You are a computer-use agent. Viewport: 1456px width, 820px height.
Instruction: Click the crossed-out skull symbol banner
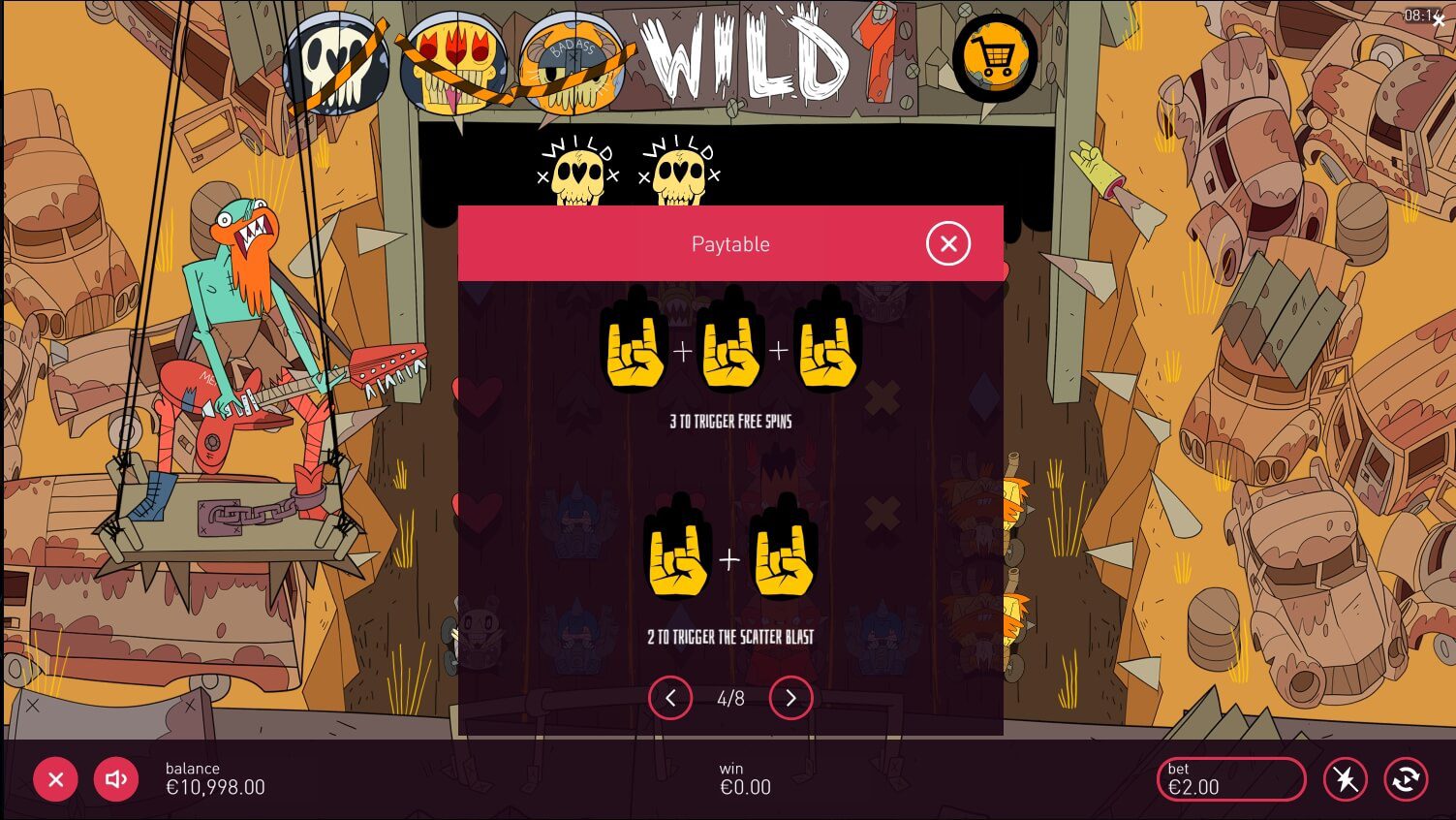point(337,60)
